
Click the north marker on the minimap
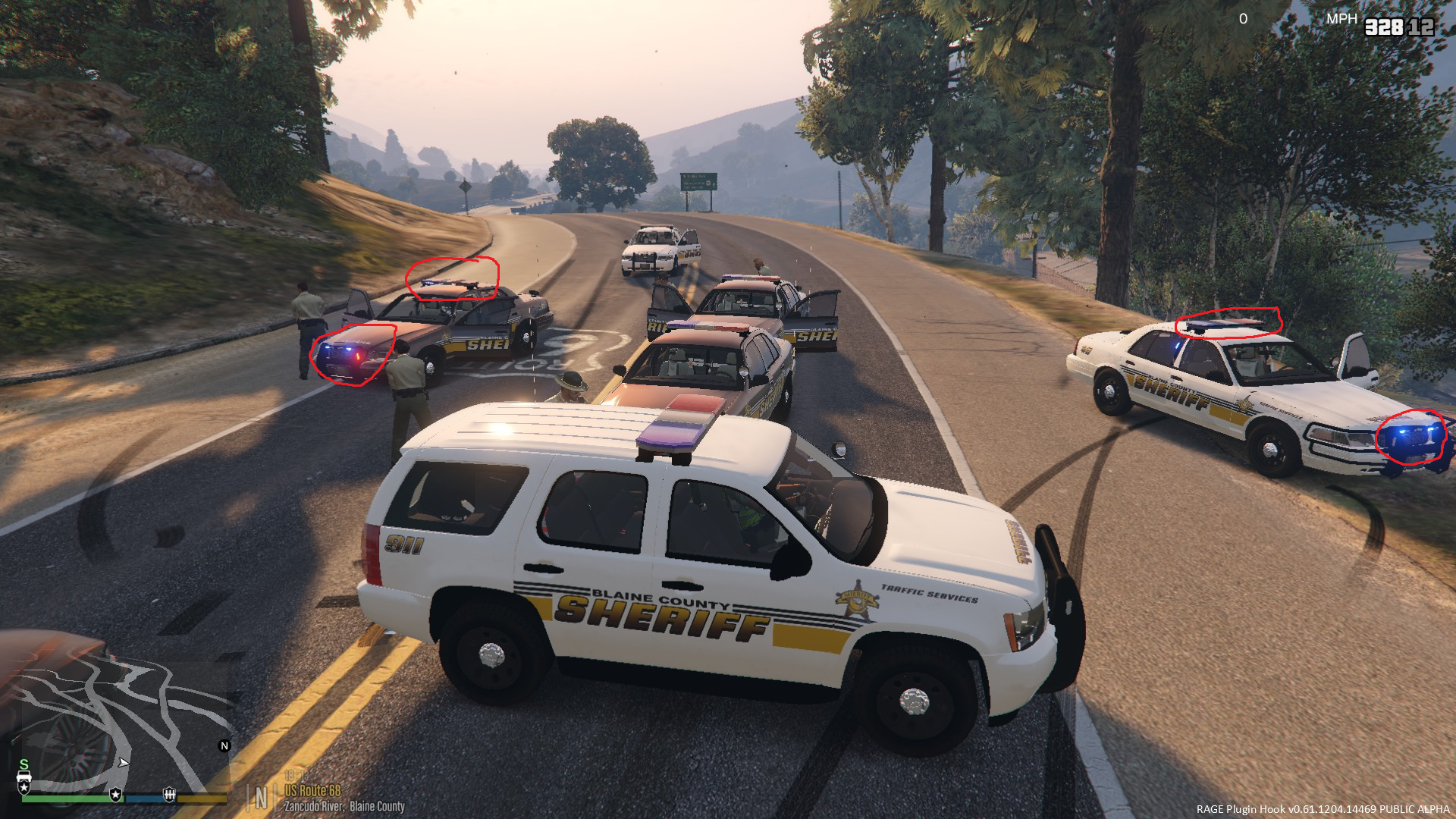click(224, 746)
